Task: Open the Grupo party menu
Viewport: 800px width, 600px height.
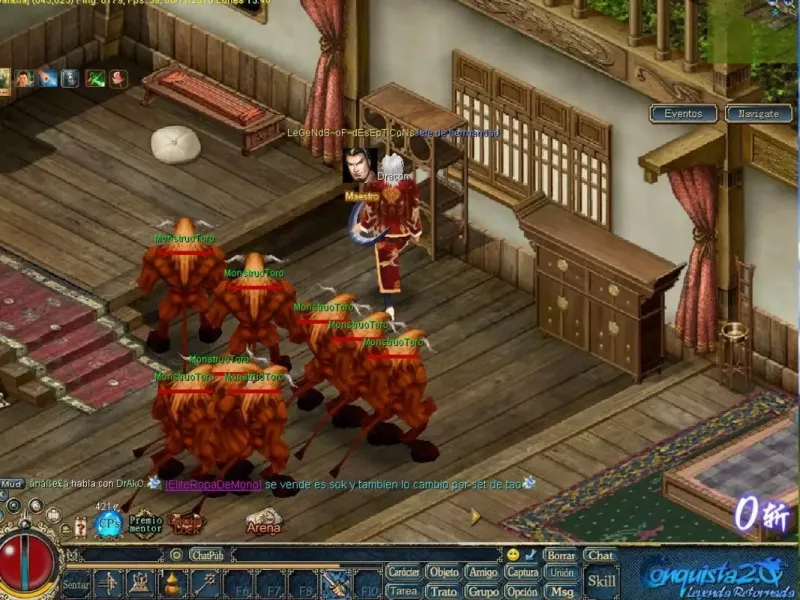Action: coord(483,591)
